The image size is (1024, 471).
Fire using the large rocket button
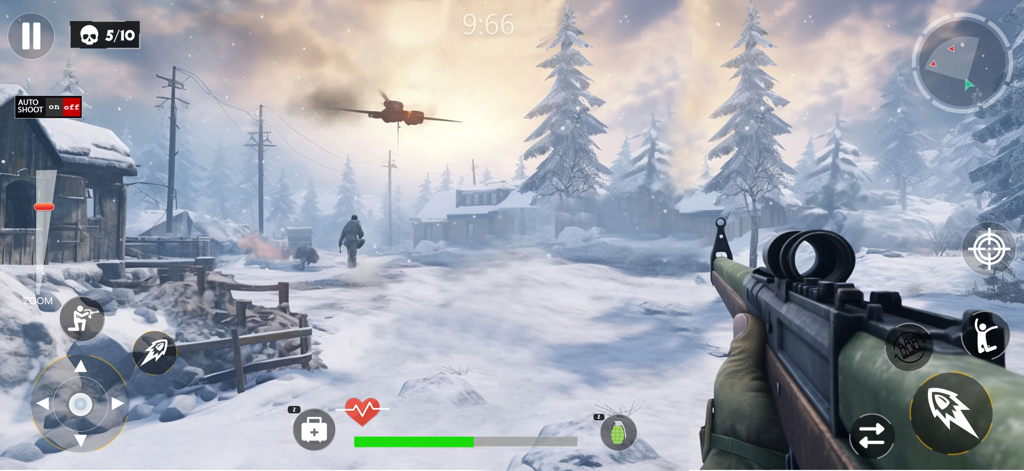tap(951, 412)
